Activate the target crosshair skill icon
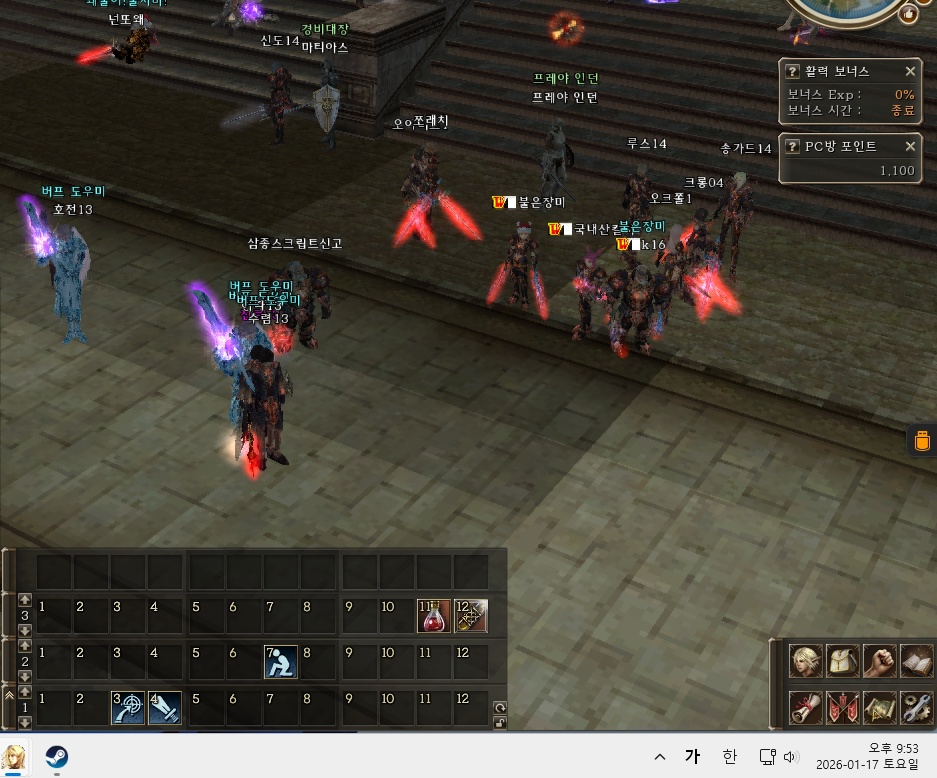This screenshot has width=937, height=778. [127, 707]
